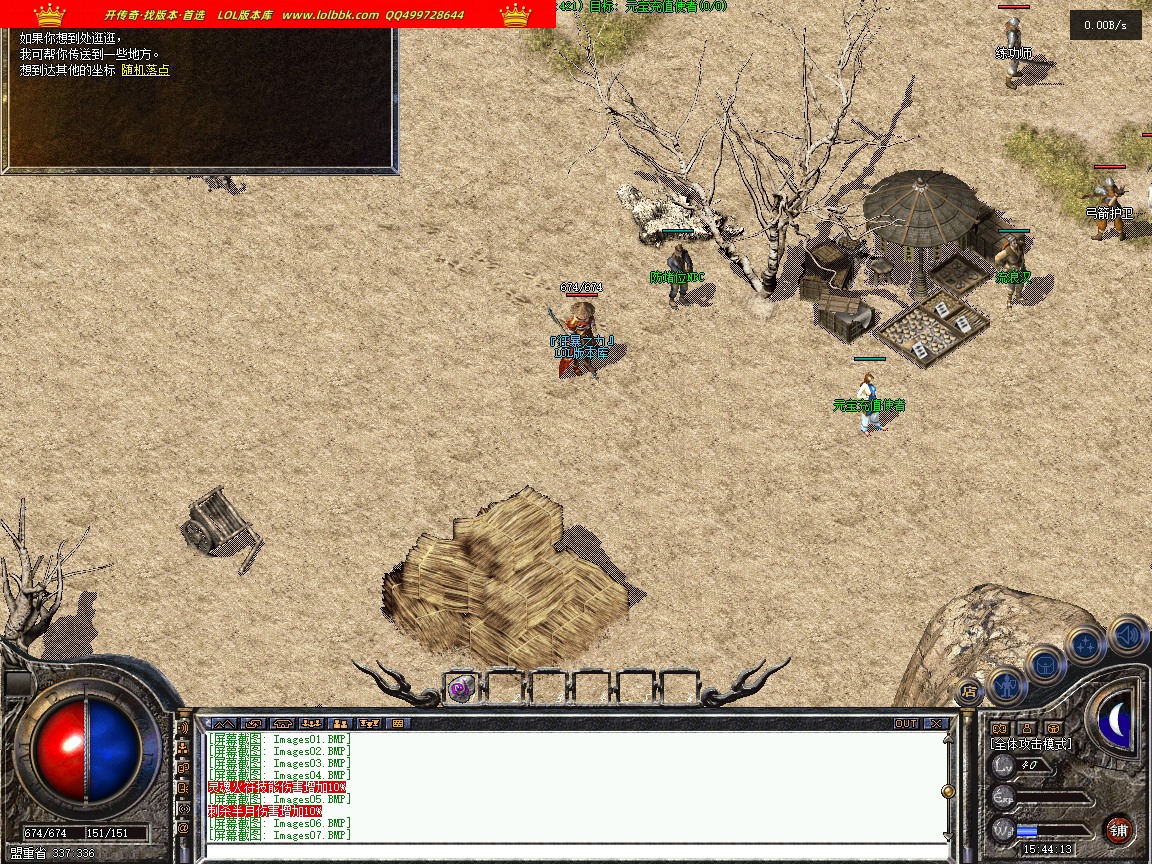Open the LOL版本库 red banner advertisement

[278, 14]
